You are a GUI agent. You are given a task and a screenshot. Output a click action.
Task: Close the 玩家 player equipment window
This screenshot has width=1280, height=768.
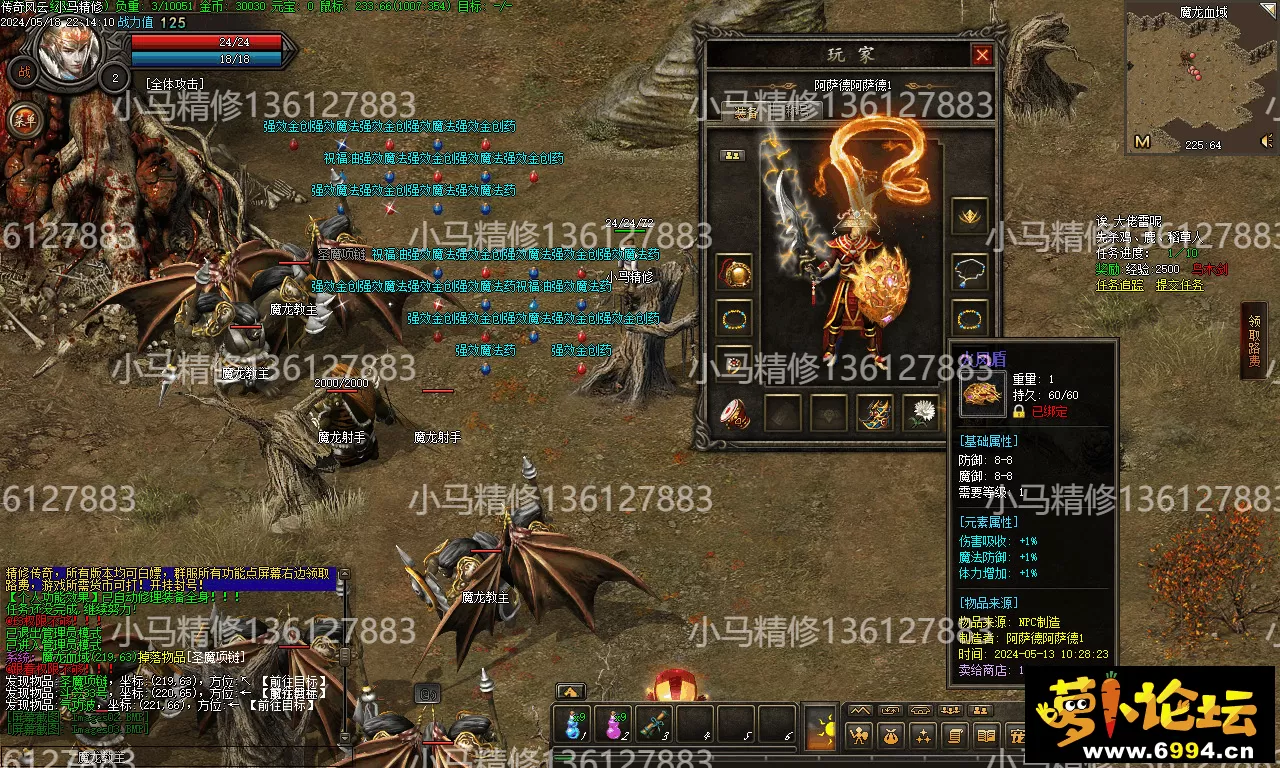point(982,56)
